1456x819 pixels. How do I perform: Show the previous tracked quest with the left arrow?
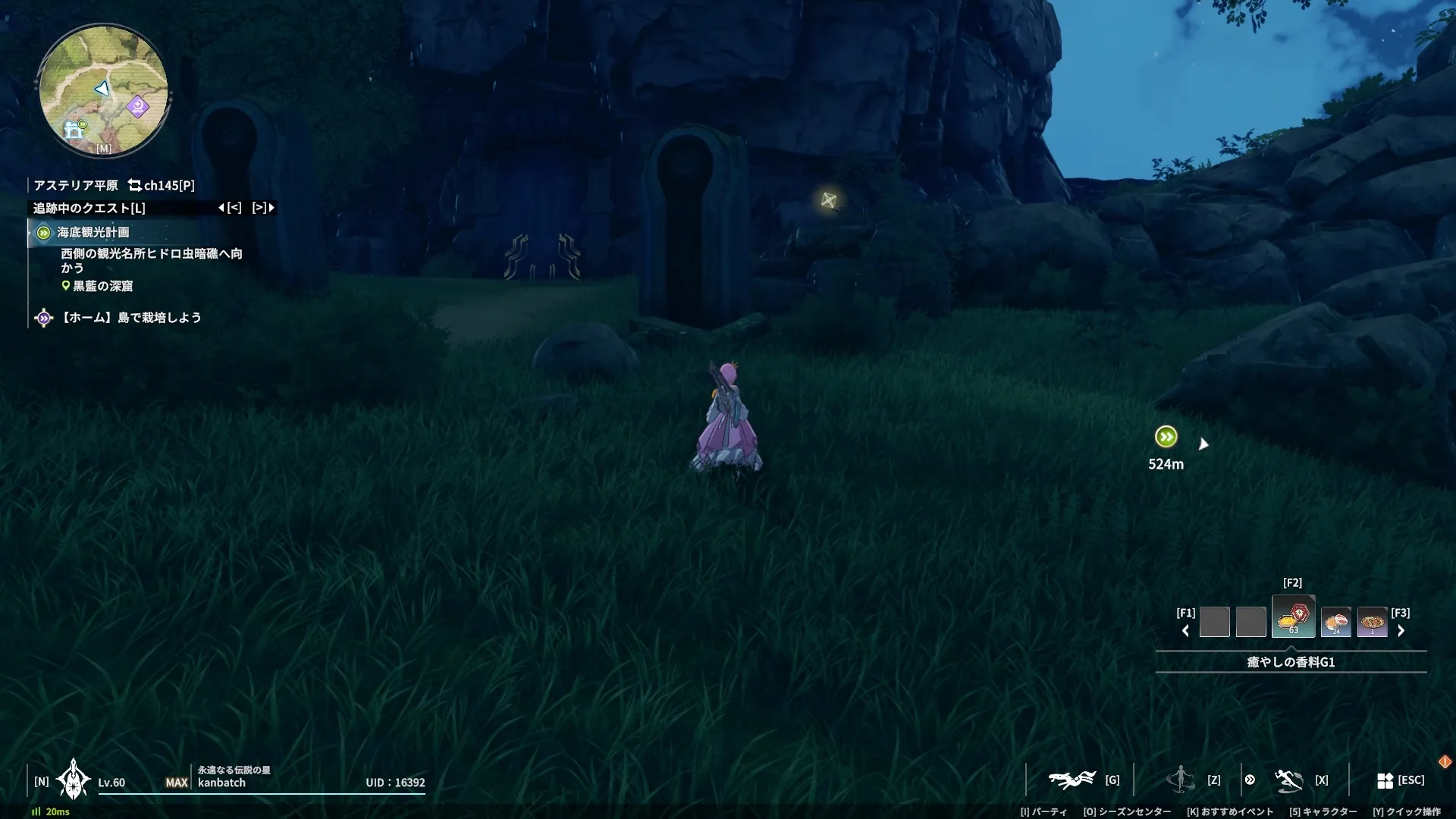pyautogui.click(x=221, y=208)
